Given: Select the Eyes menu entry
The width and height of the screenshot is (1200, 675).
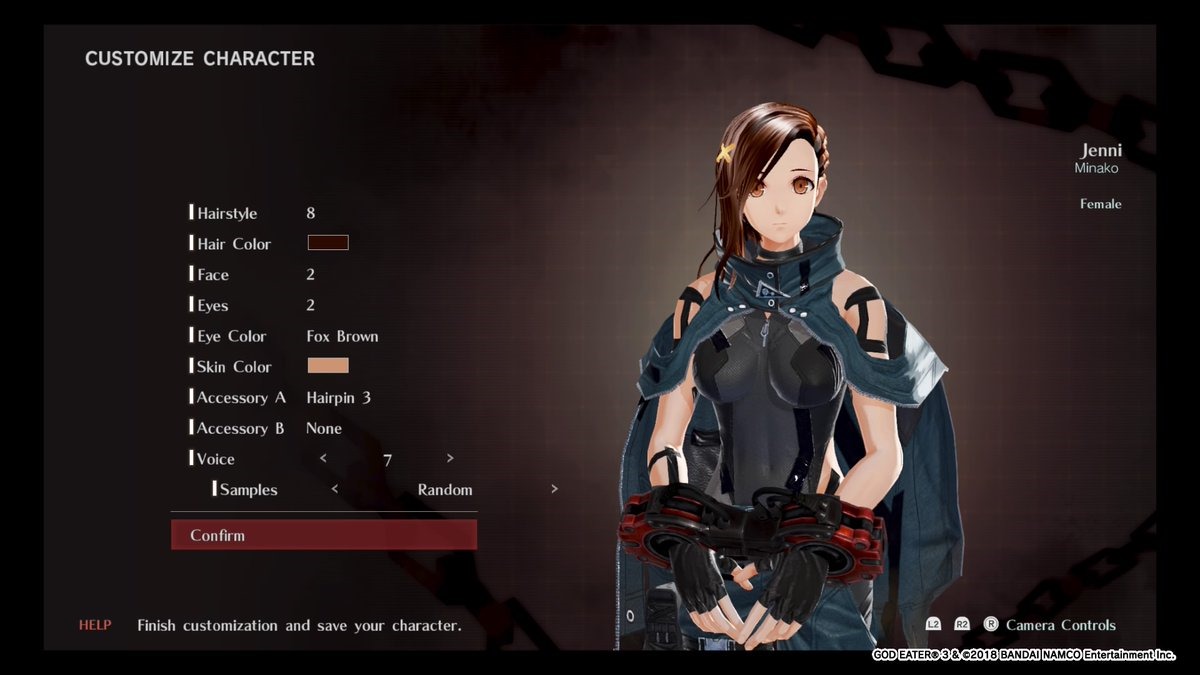Looking at the screenshot, I should tap(213, 305).
